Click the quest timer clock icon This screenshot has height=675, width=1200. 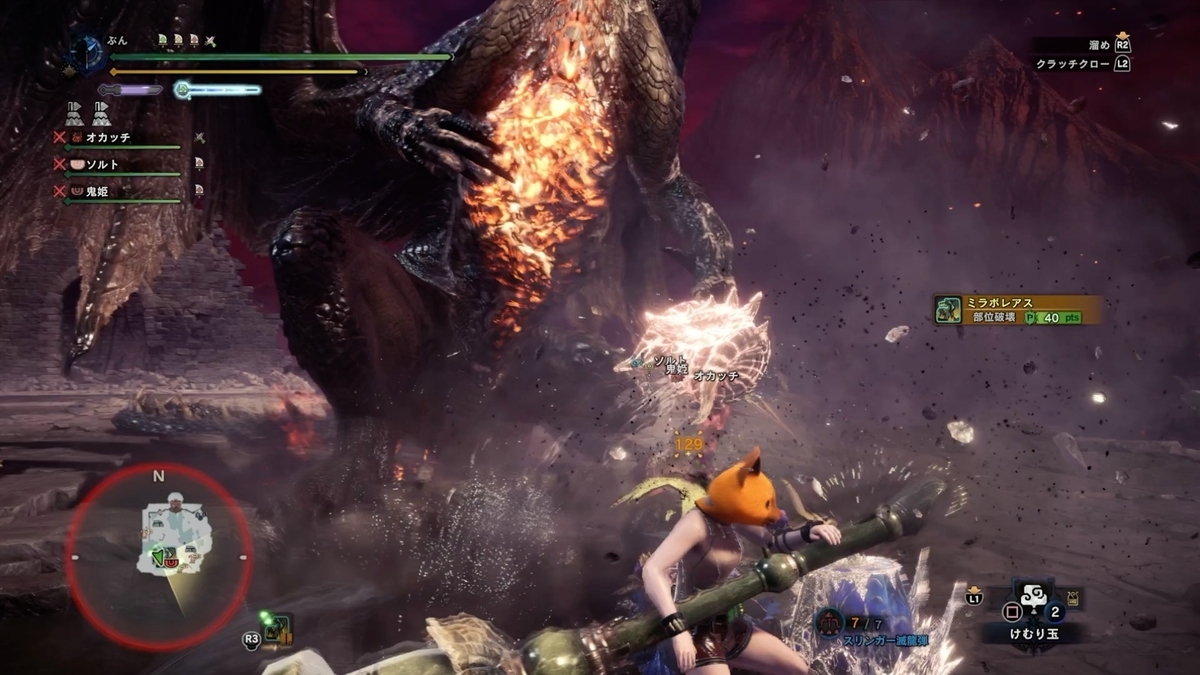[86, 50]
